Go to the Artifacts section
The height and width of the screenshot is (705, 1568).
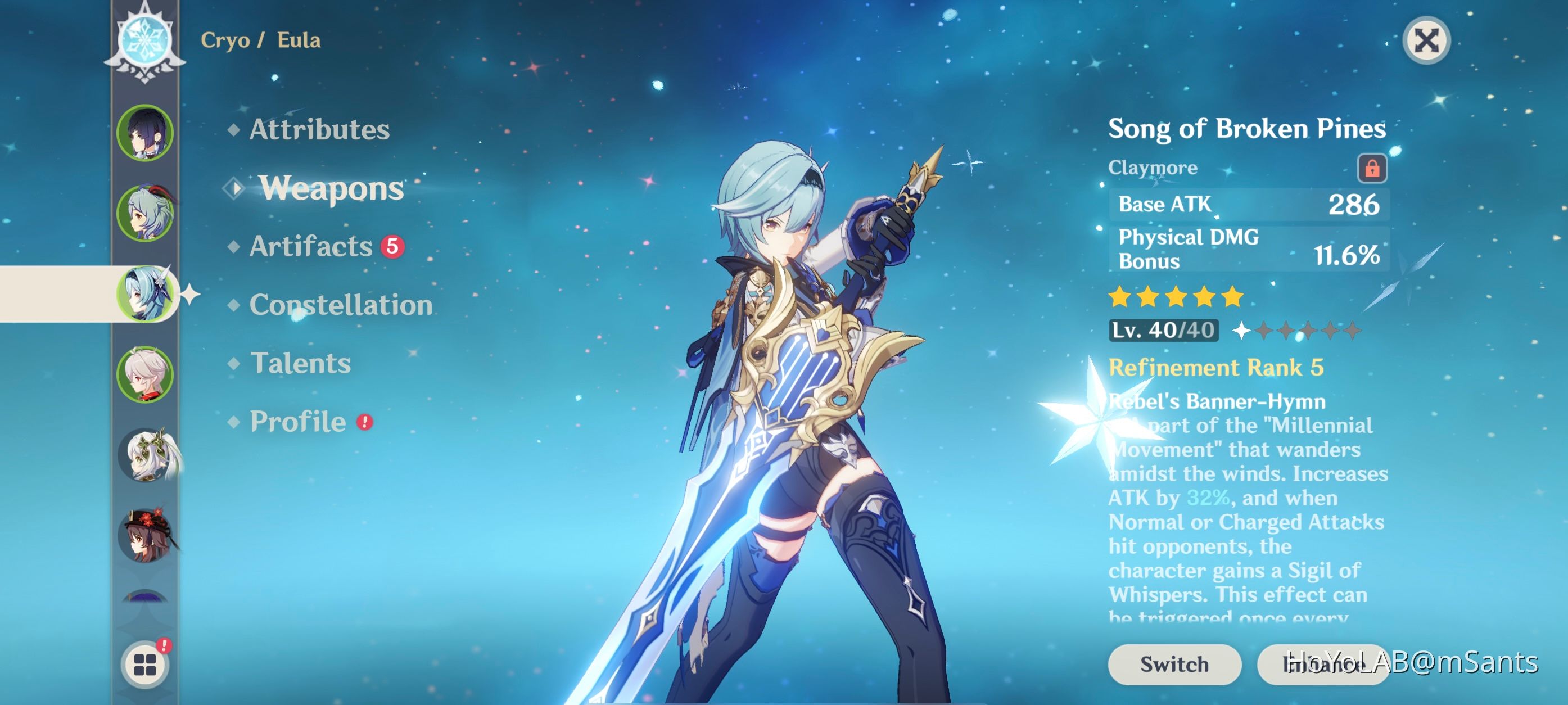coord(311,247)
